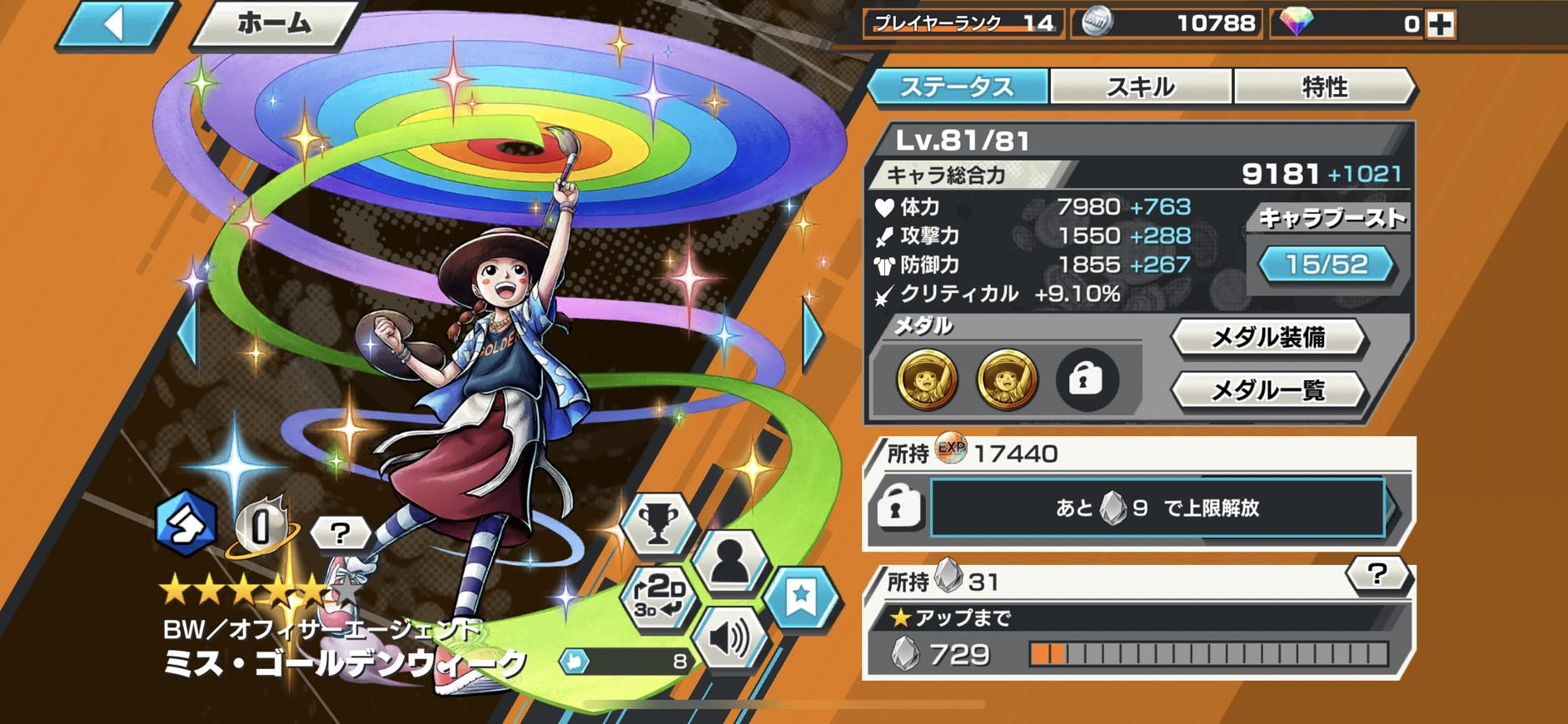The image size is (1568, 724).
Task: Show the previous character with left arrow
Action: [188, 333]
